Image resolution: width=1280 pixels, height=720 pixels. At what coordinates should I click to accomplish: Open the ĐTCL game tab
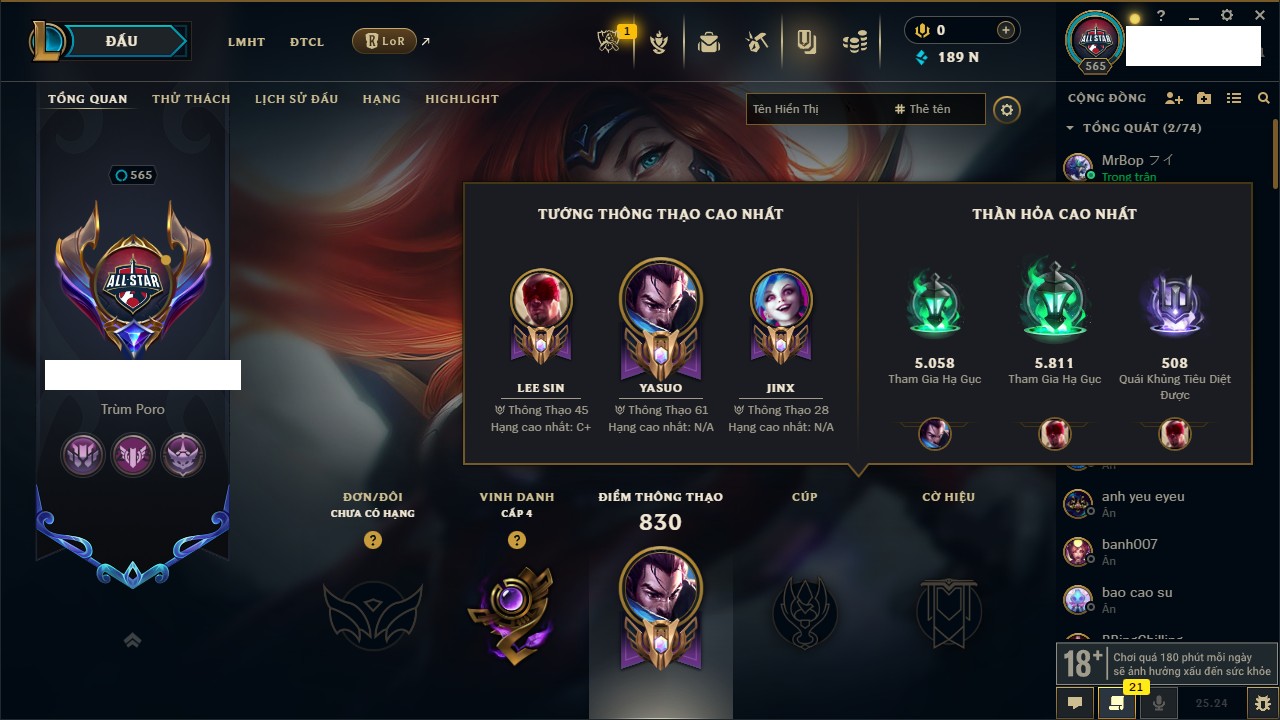click(x=307, y=42)
